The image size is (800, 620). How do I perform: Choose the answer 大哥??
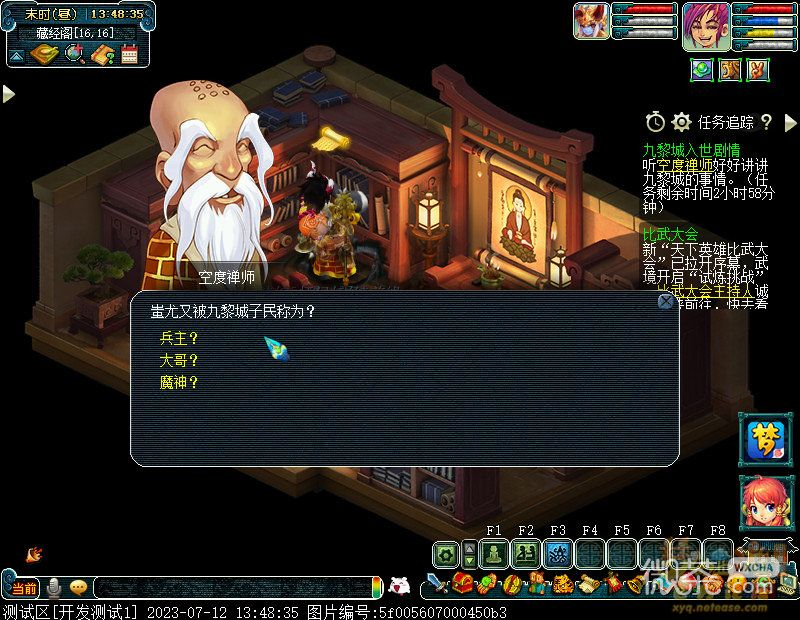[179, 360]
